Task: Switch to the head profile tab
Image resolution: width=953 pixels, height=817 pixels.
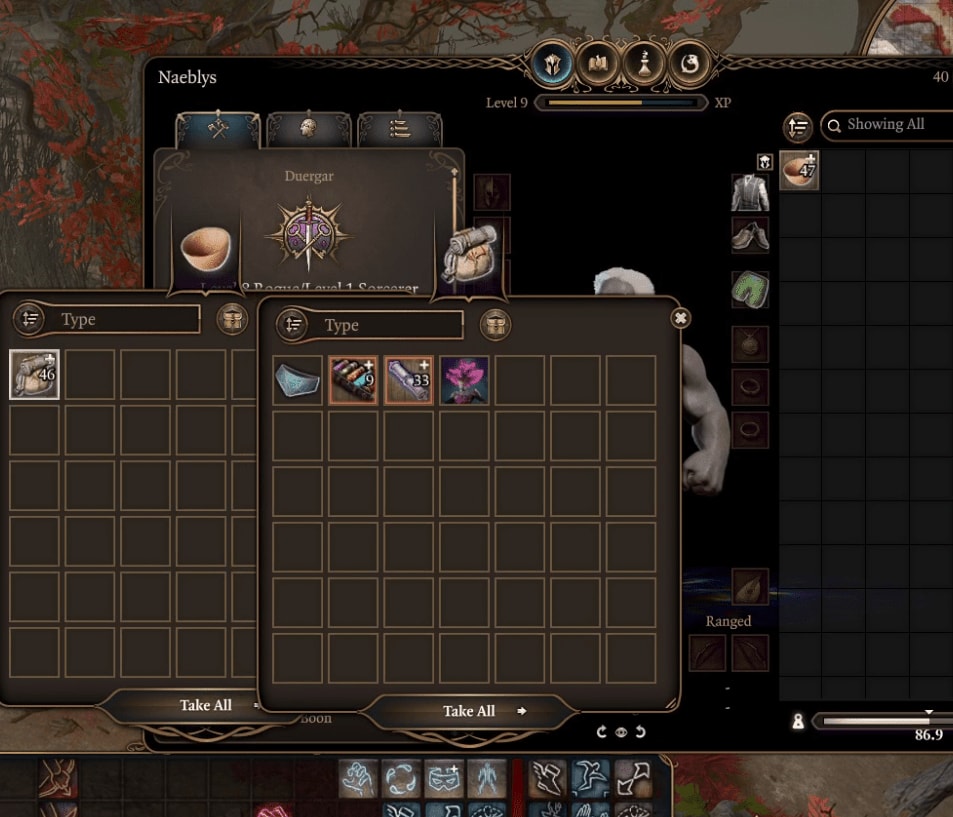Action: point(309,129)
